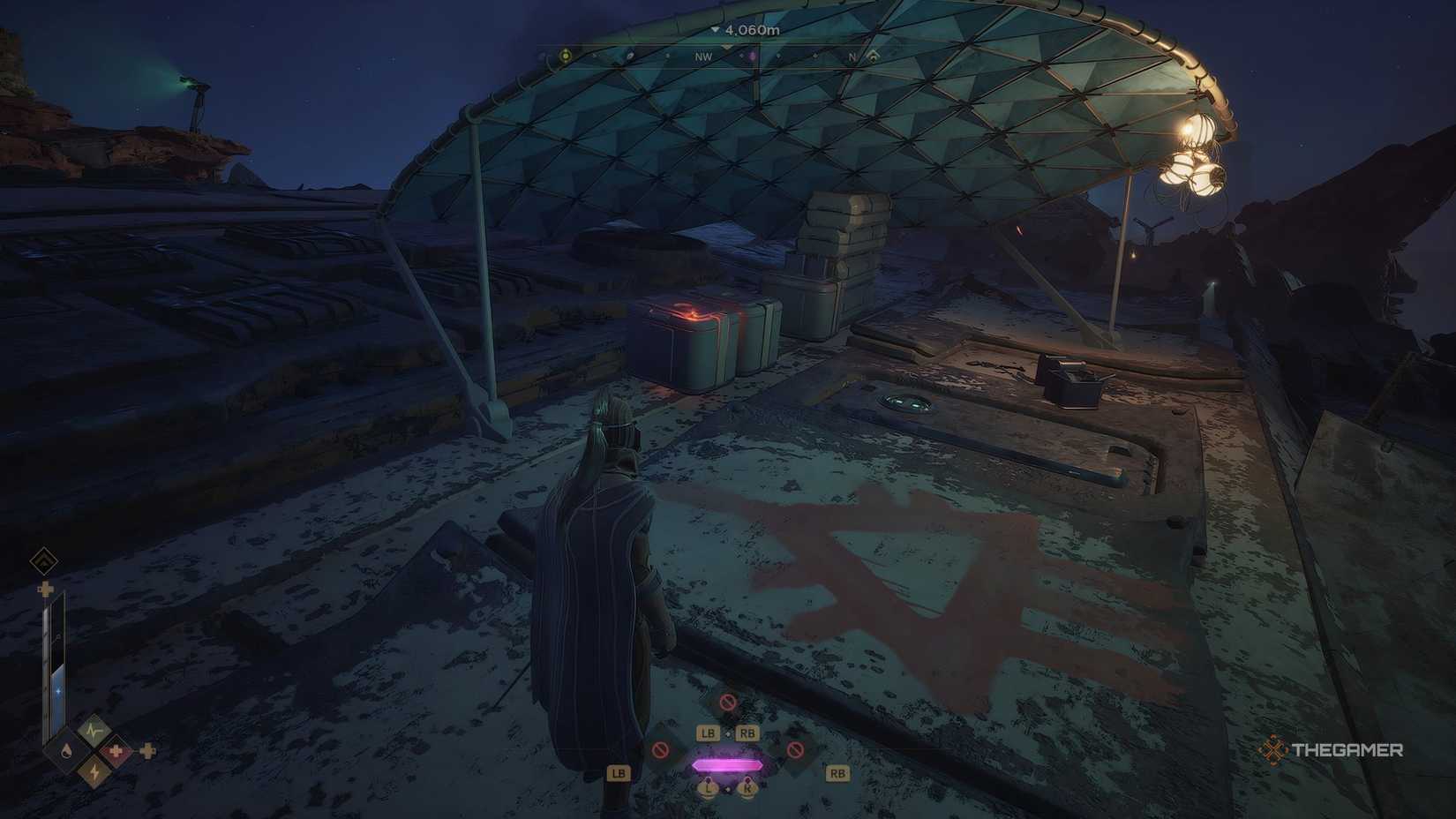Select the yellow tracker icon on the compass
The width and height of the screenshot is (1456, 819).
565,56
